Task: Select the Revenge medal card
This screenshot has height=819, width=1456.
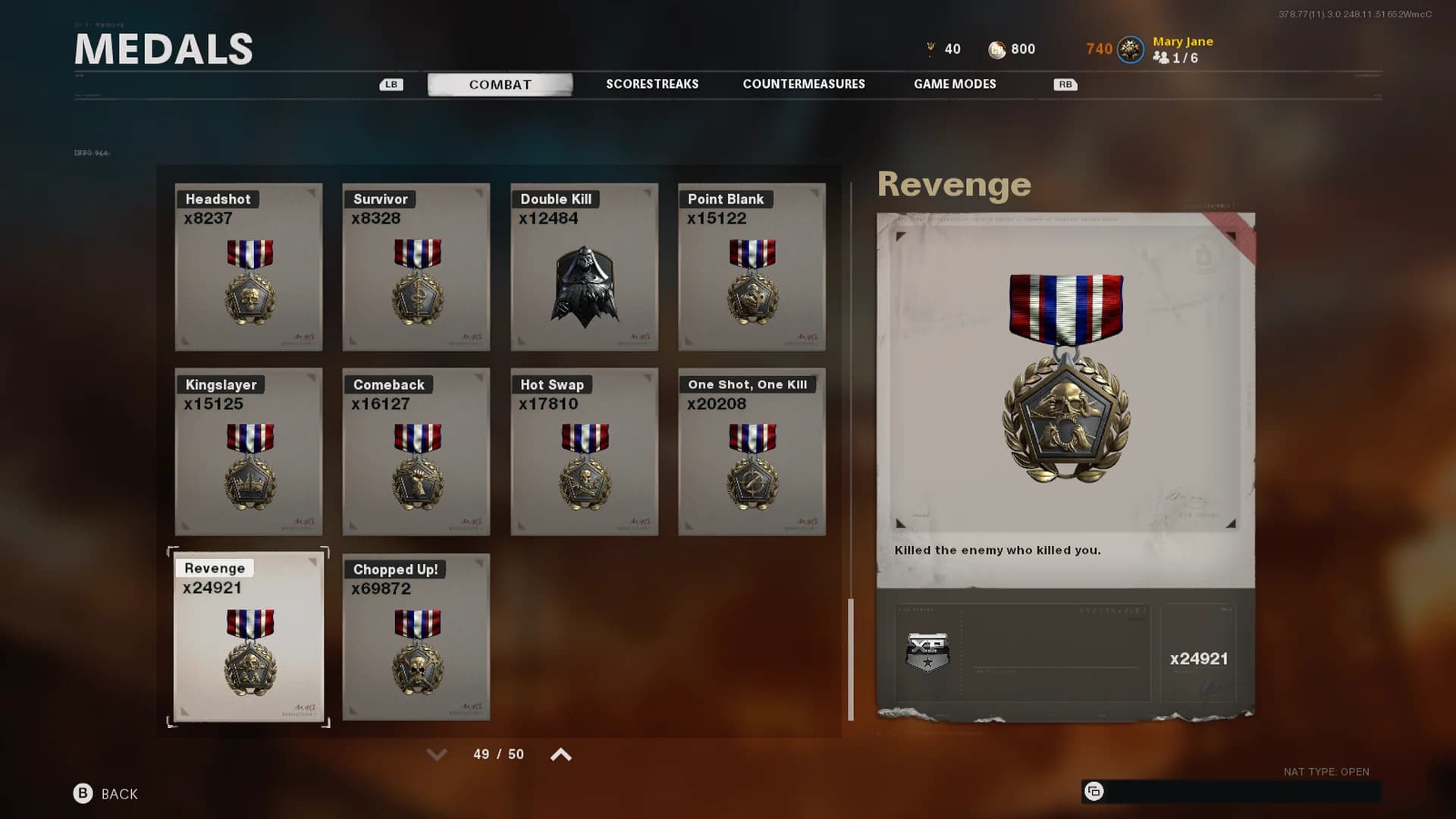Action: pos(249,637)
